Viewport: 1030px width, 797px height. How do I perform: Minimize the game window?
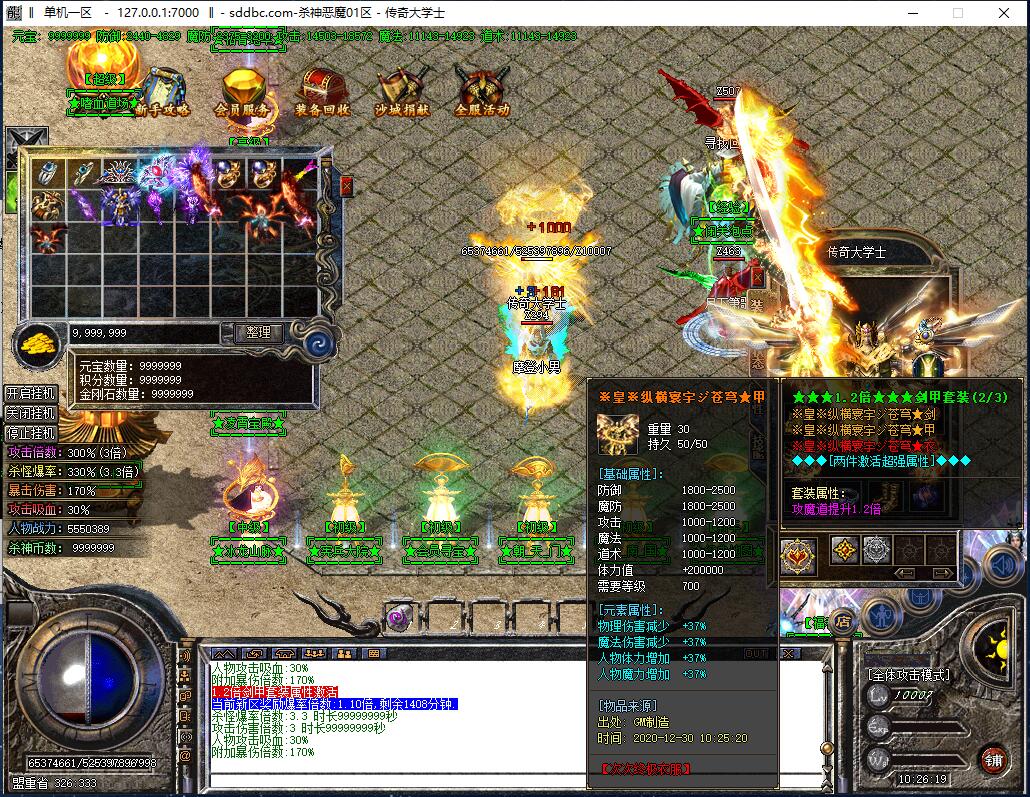point(912,13)
